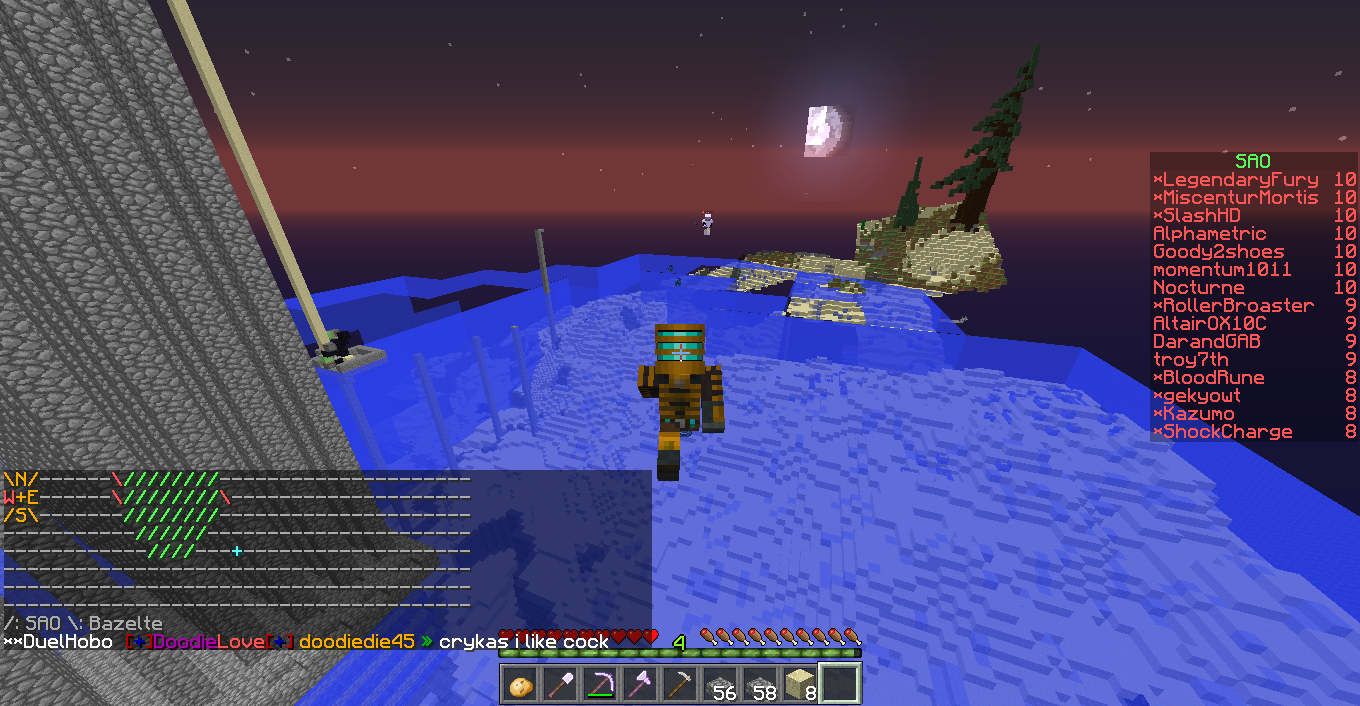1360x706 pixels.
Task: Click the RollerBroaster scoreboard entry
Action: pyautogui.click(x=1236, y=306)
